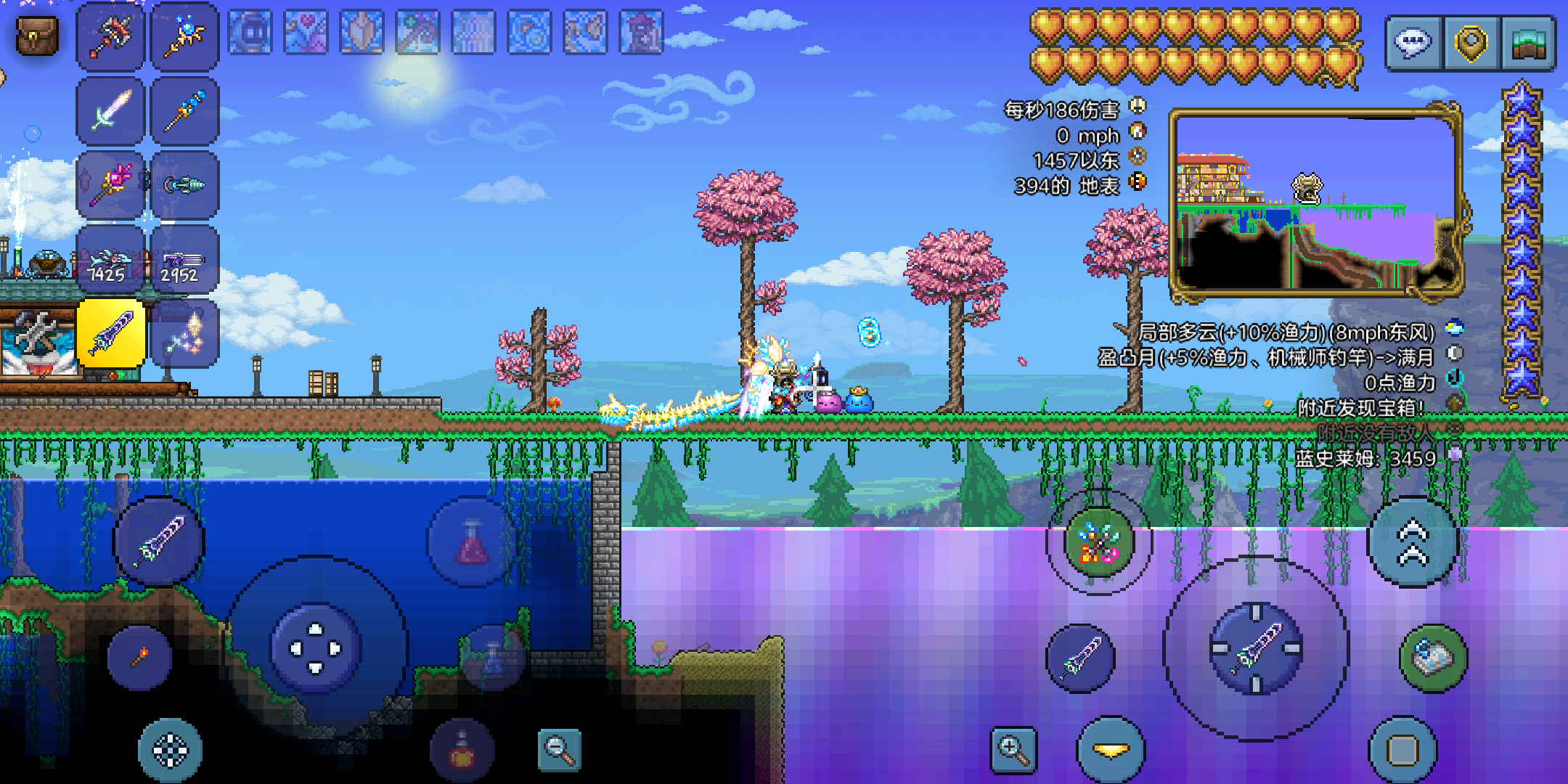
Task: Use the blue mana potion quick button
Action: click(x=493, y=657)
